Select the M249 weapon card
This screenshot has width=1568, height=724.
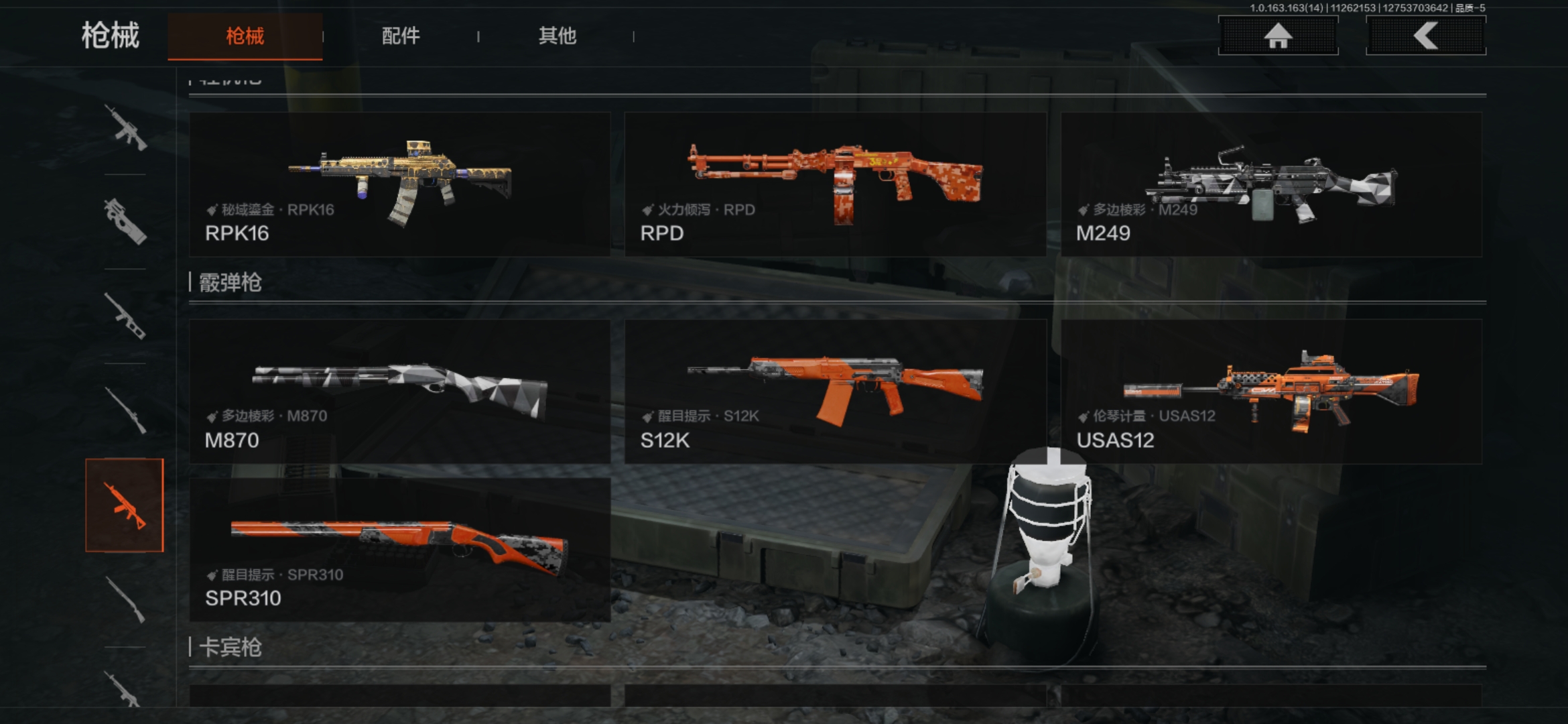point(1271,184)
